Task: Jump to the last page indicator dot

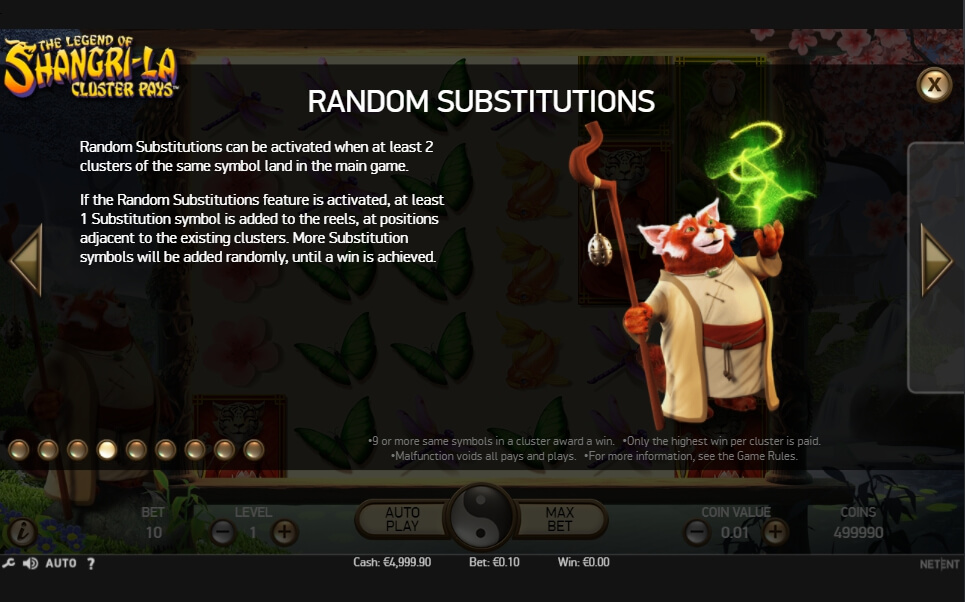Action: [254, 450]
